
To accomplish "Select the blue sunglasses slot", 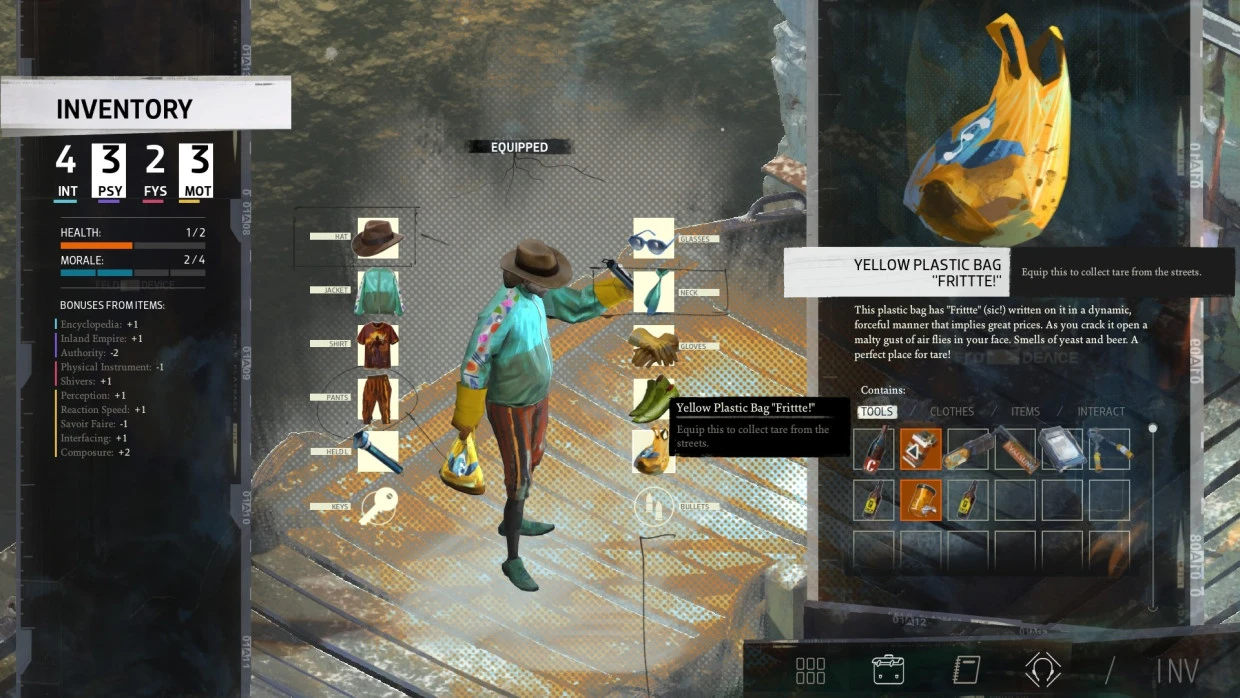I will click(x=653, y=239).
